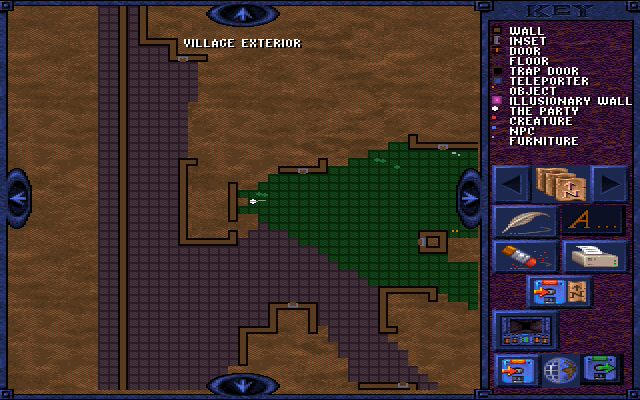Viewport: 640px width, 400px height.
Task: Go to the previous map page
Action: [x=513, y=183]
